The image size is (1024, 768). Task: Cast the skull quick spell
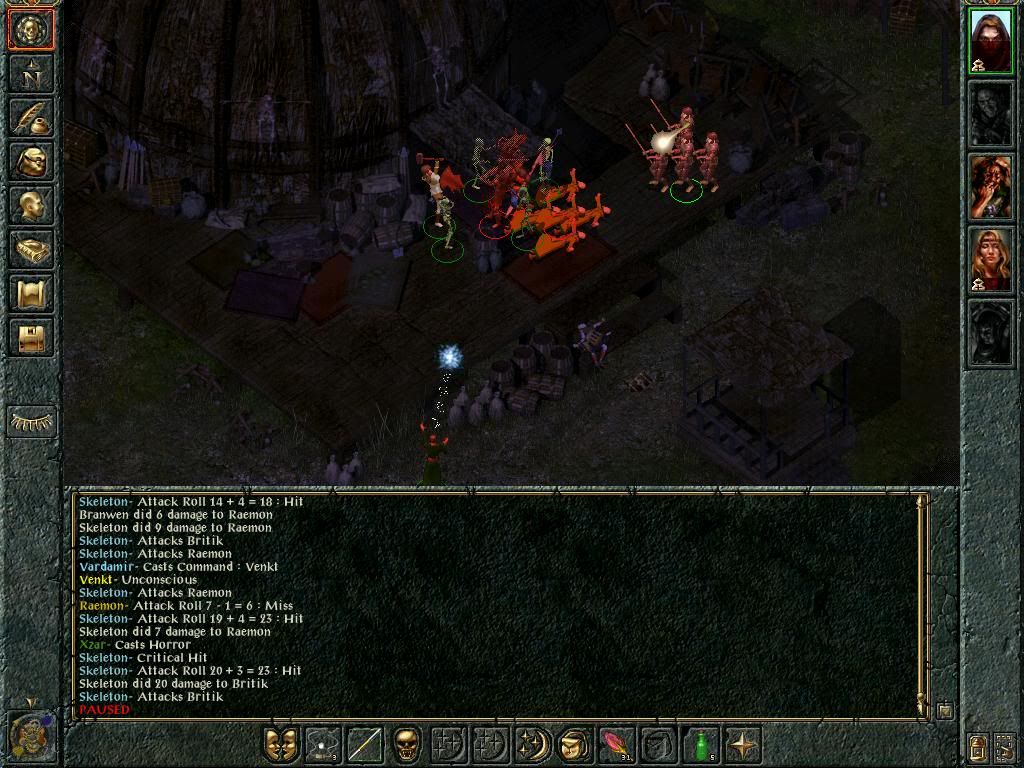[x=407, y=745]
